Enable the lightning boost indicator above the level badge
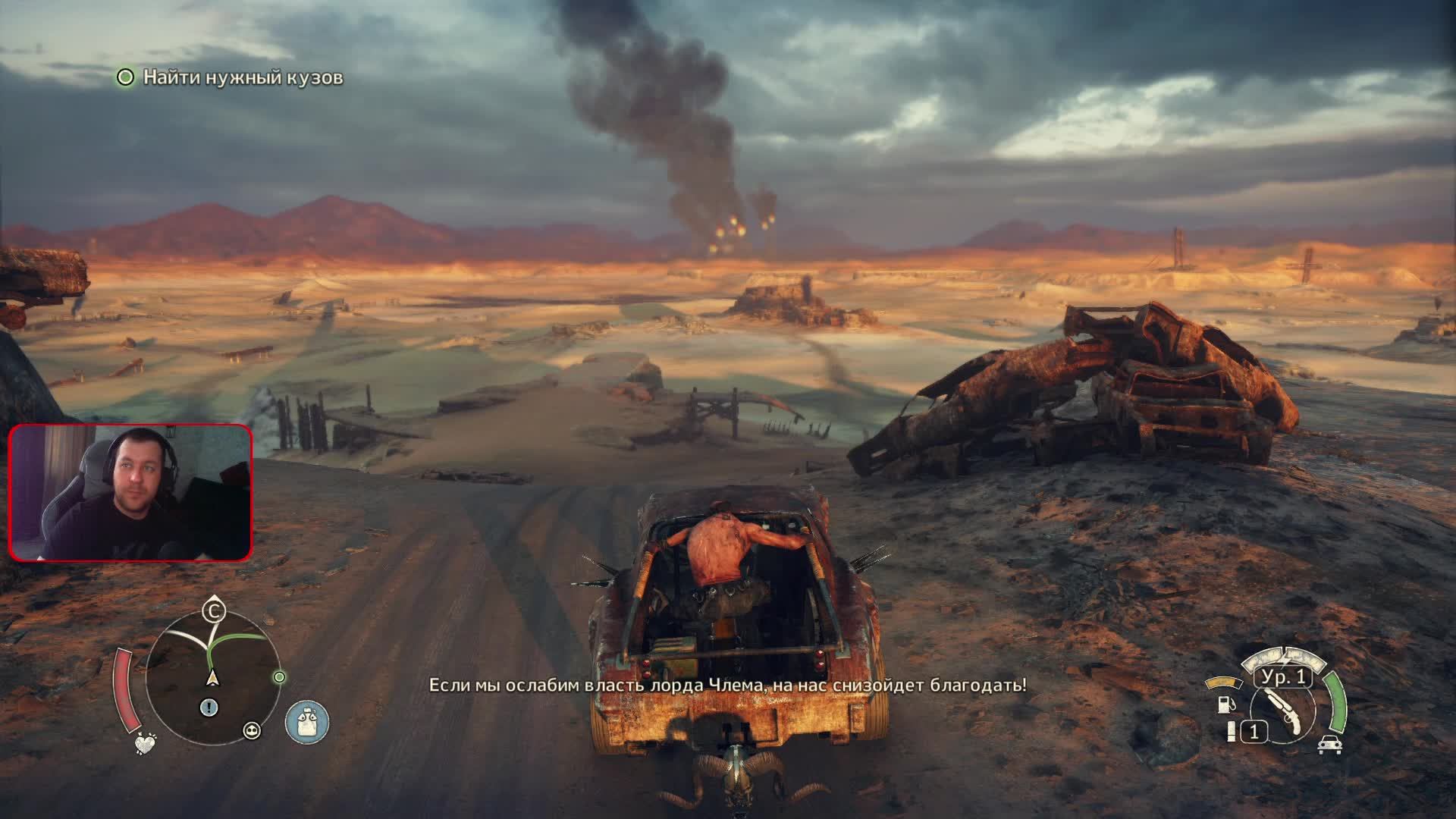1456x819 pixels. click(1283, 657)
